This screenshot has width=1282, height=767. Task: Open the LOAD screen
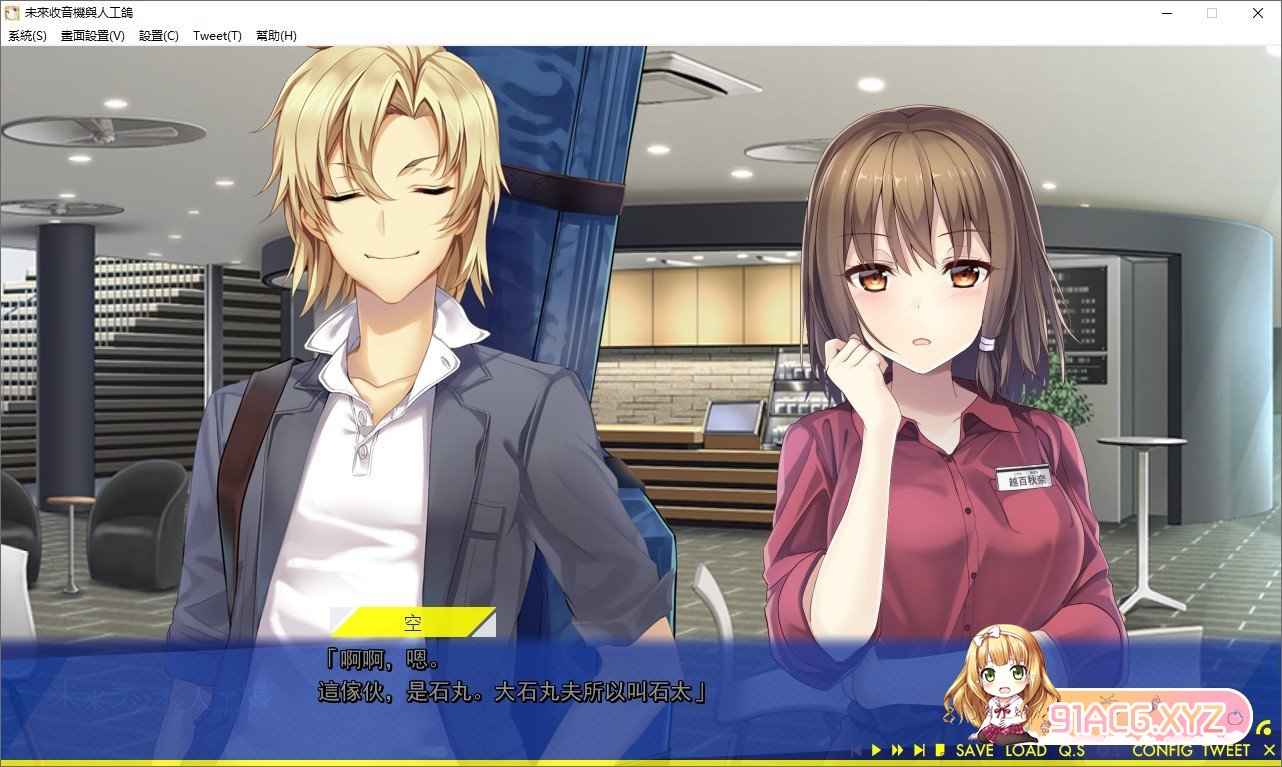coord(1026,750)
